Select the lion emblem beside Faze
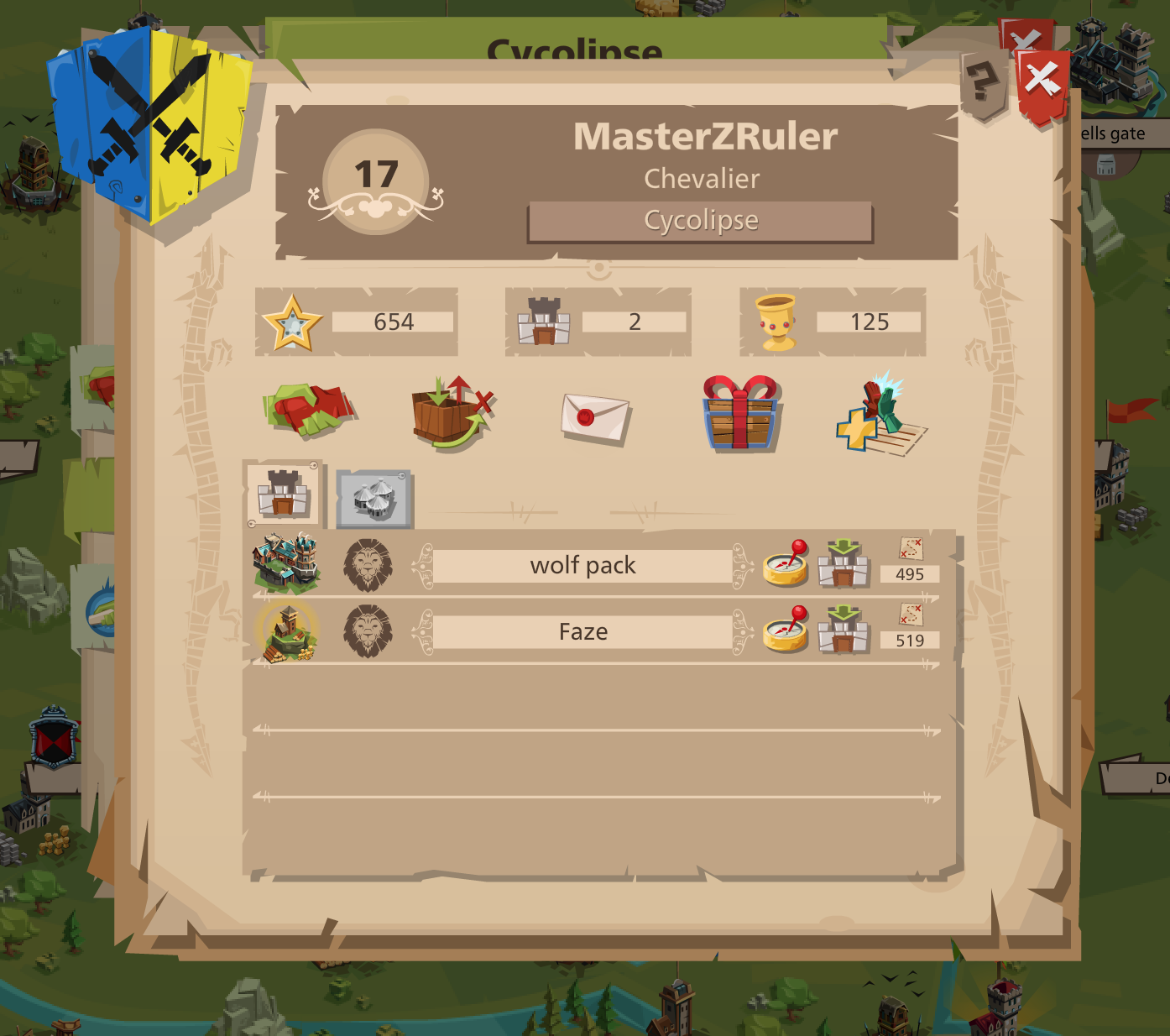The image size is (1170, 1036). (369, 631)
